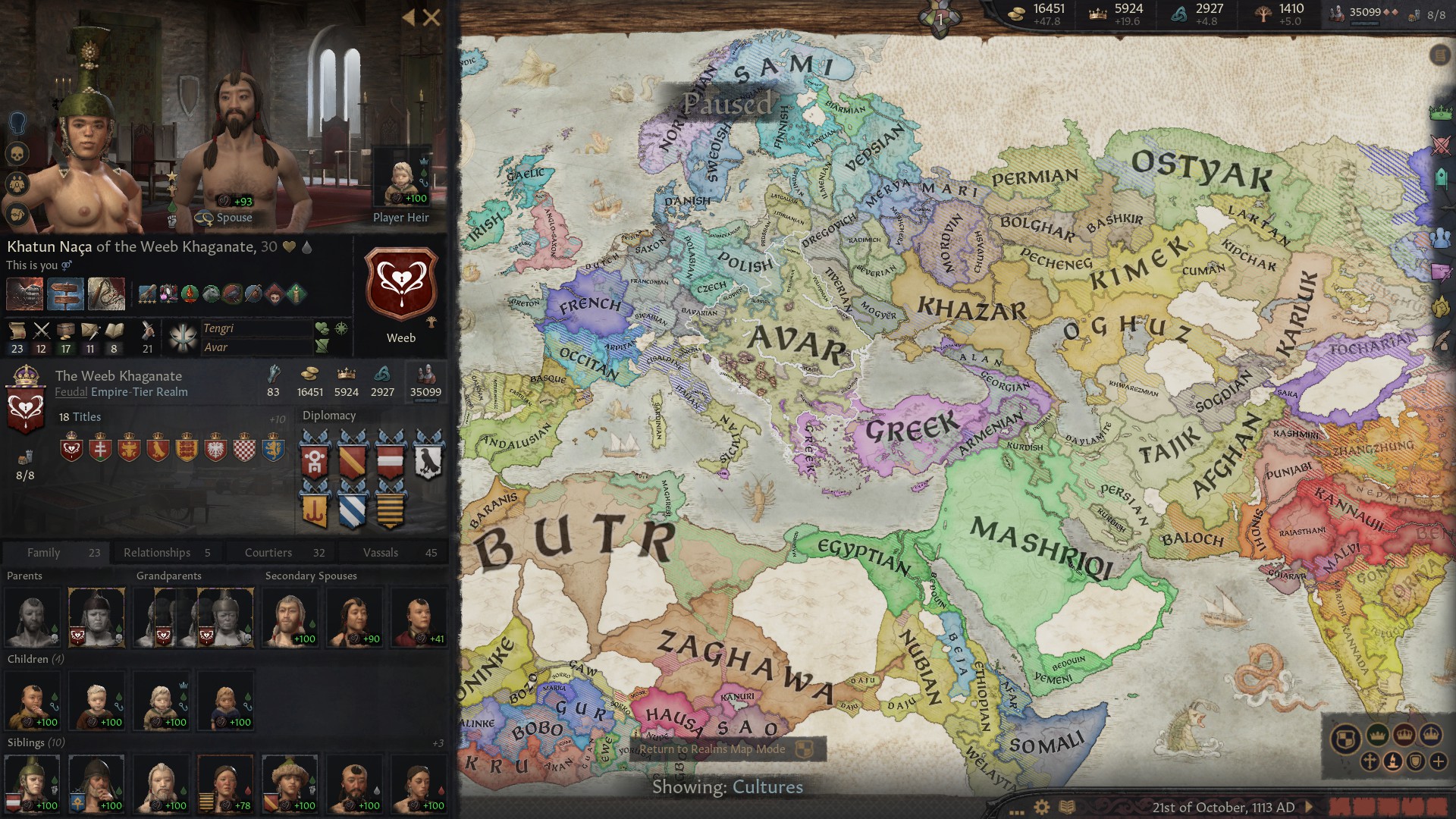This screenshot has width=1456, height=819.
Task: Open game settings with the gear icon
Action: [1041, 806]
